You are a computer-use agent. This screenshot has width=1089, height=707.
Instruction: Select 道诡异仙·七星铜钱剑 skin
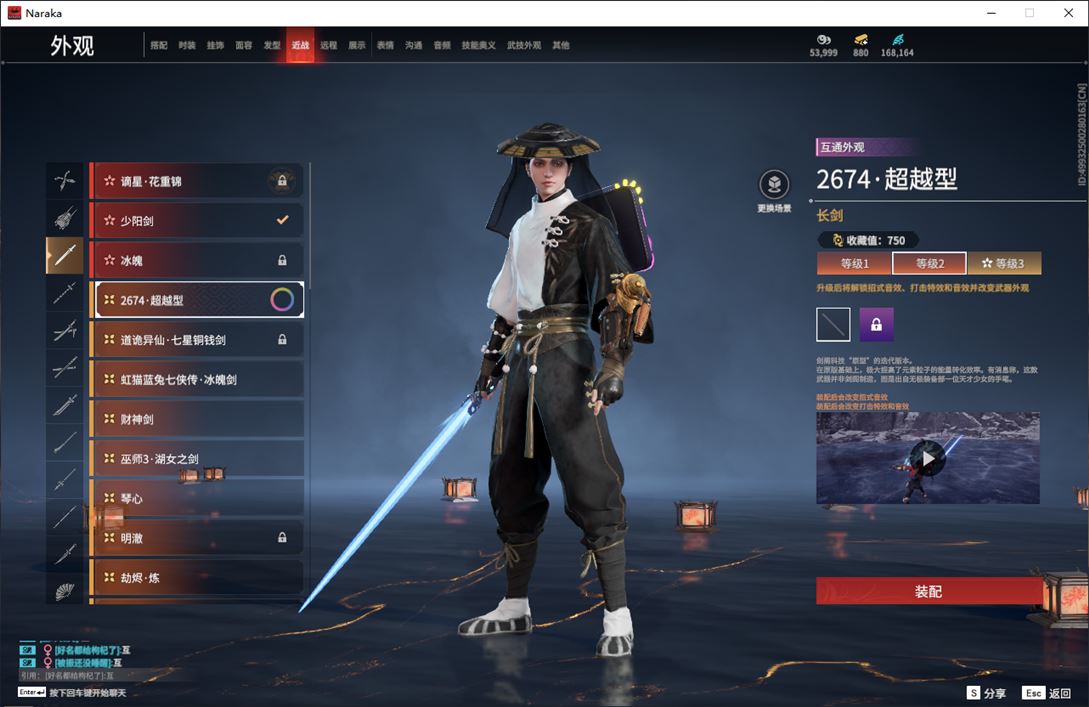point(198,340)
